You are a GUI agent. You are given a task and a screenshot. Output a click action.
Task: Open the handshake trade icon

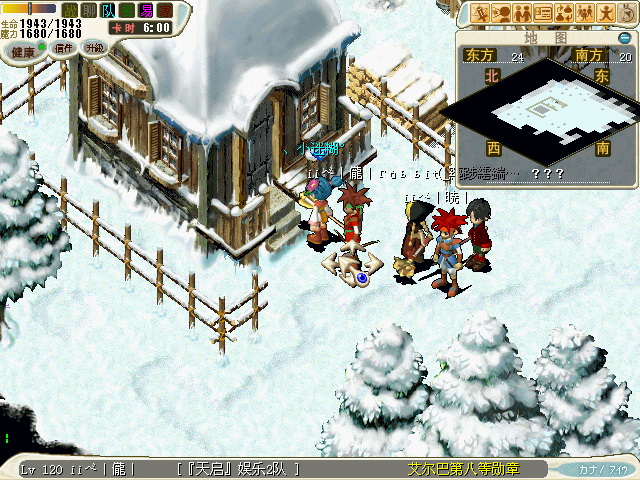click(x=523, y=13)
